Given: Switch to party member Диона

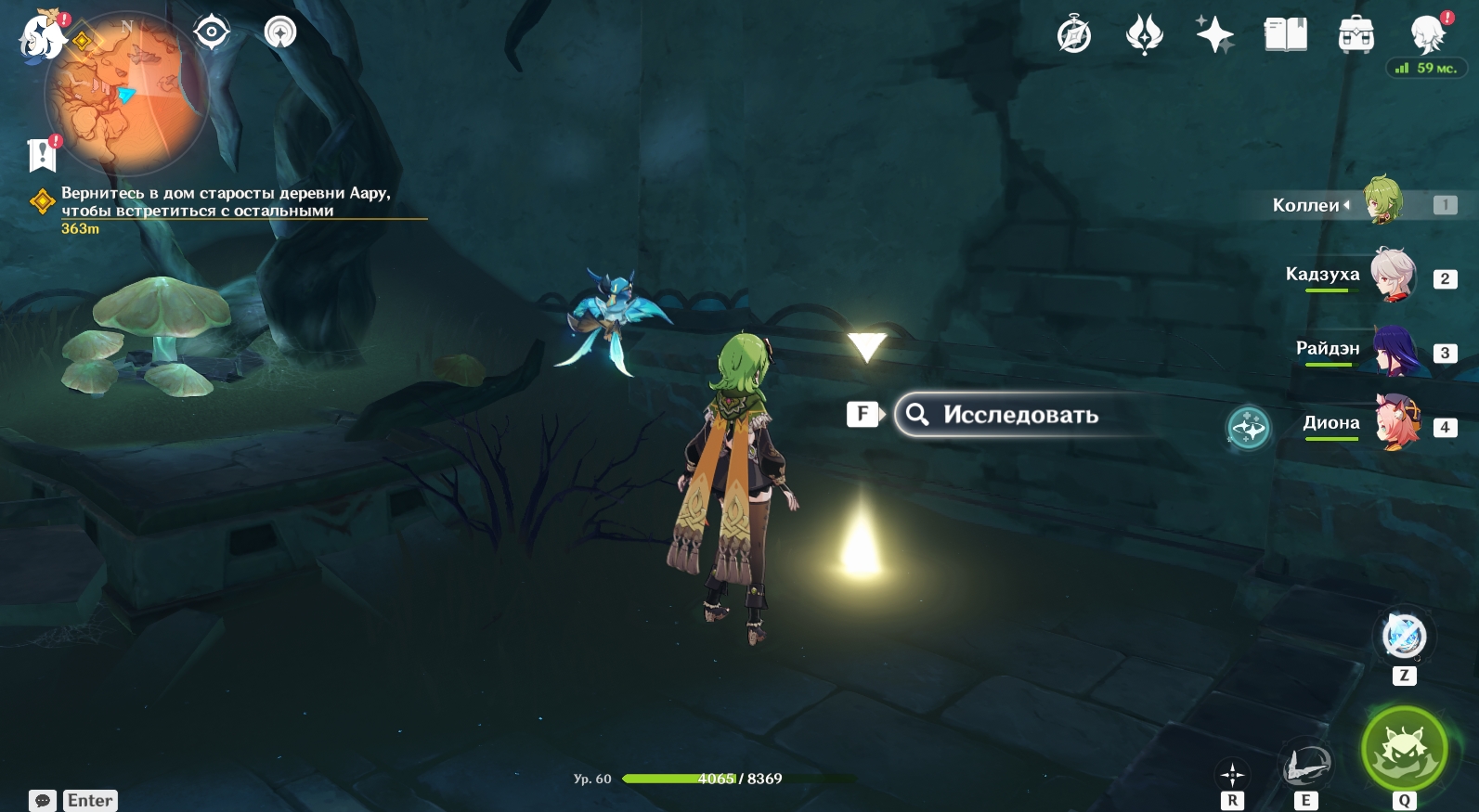Looking at the screenshot, I should point(1396,423).
